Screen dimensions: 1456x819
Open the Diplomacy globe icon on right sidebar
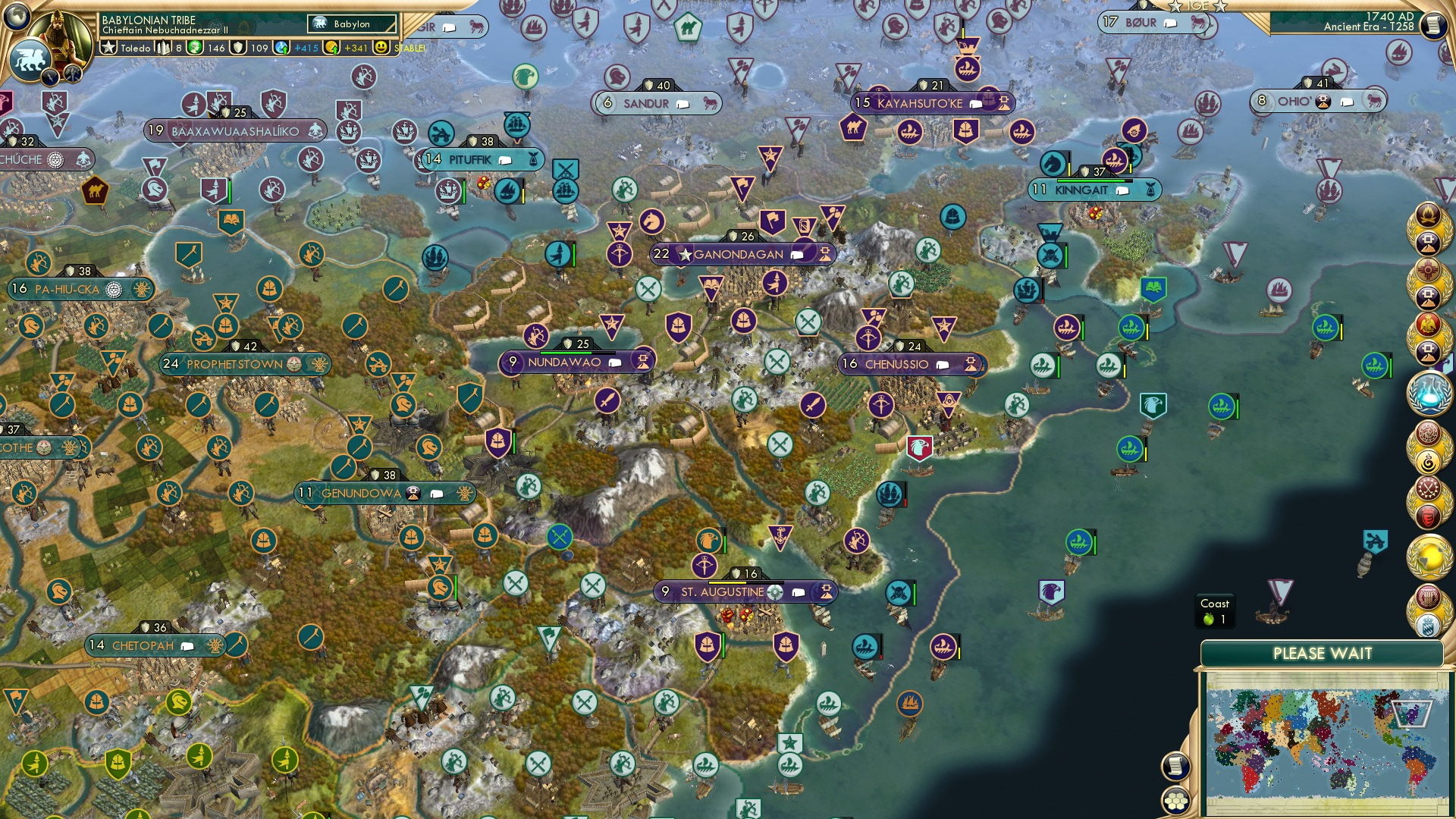point(1429,555)
